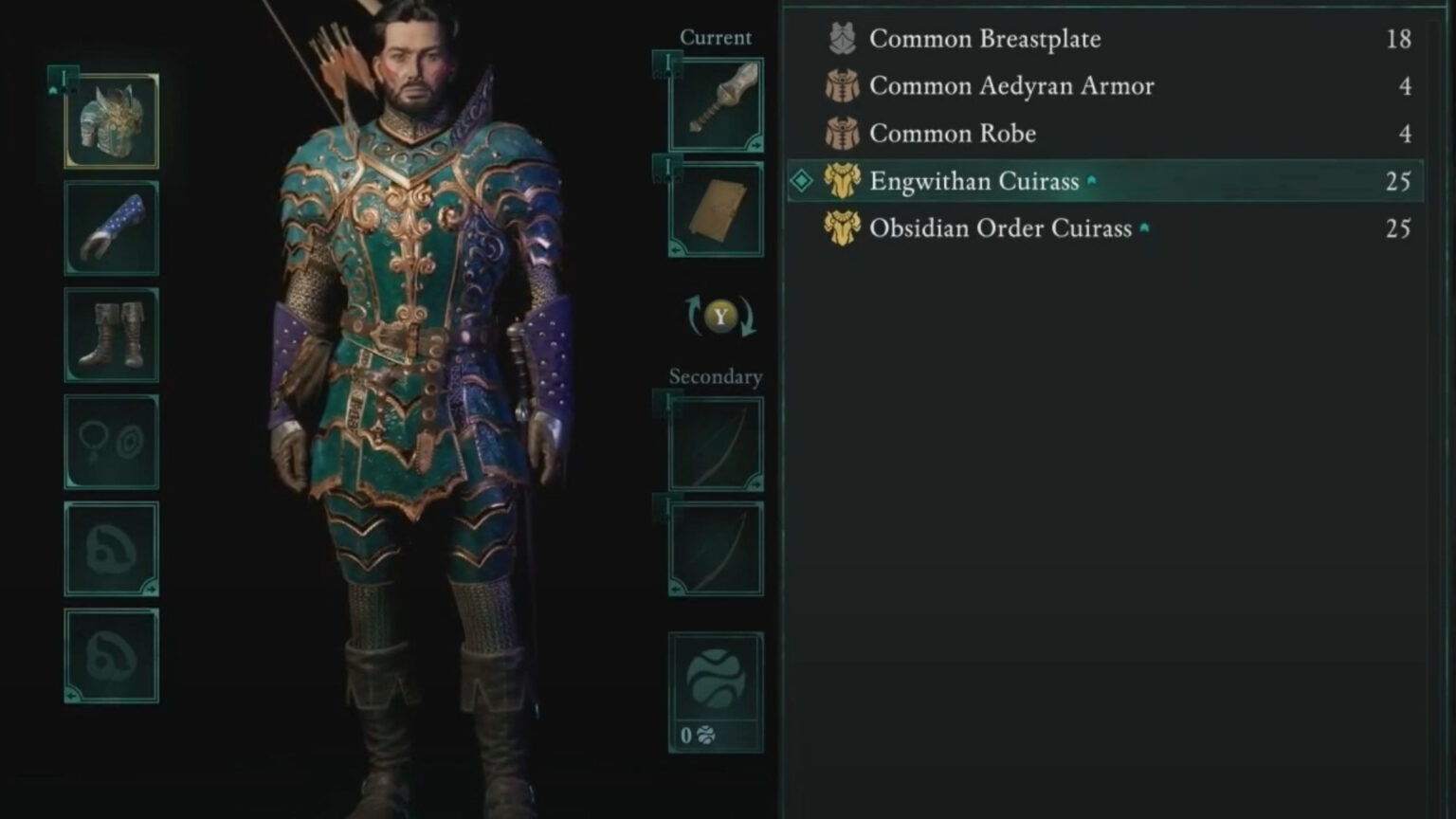
Task: Select the boots equipment slot
Action: (111, 335)
